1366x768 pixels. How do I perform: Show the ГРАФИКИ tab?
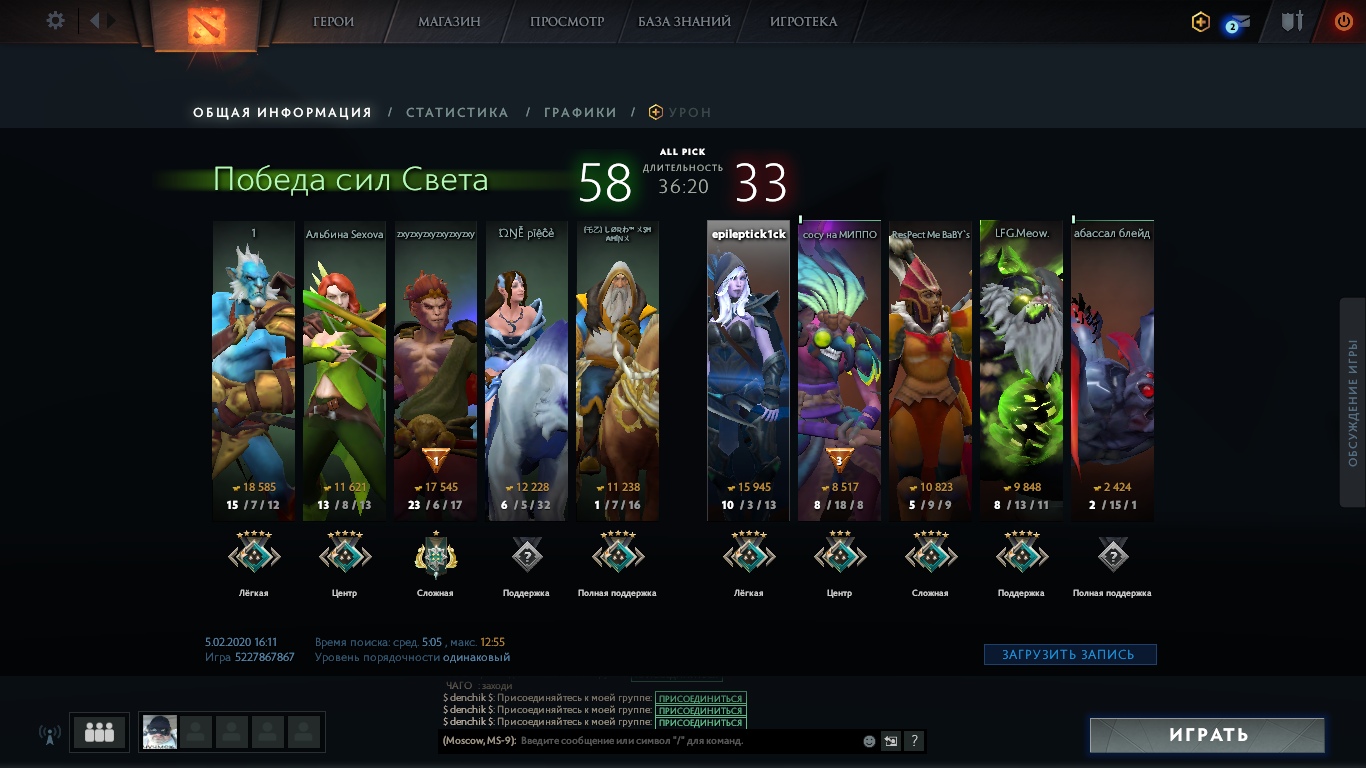pyautogui.click(x=580, y=113)
